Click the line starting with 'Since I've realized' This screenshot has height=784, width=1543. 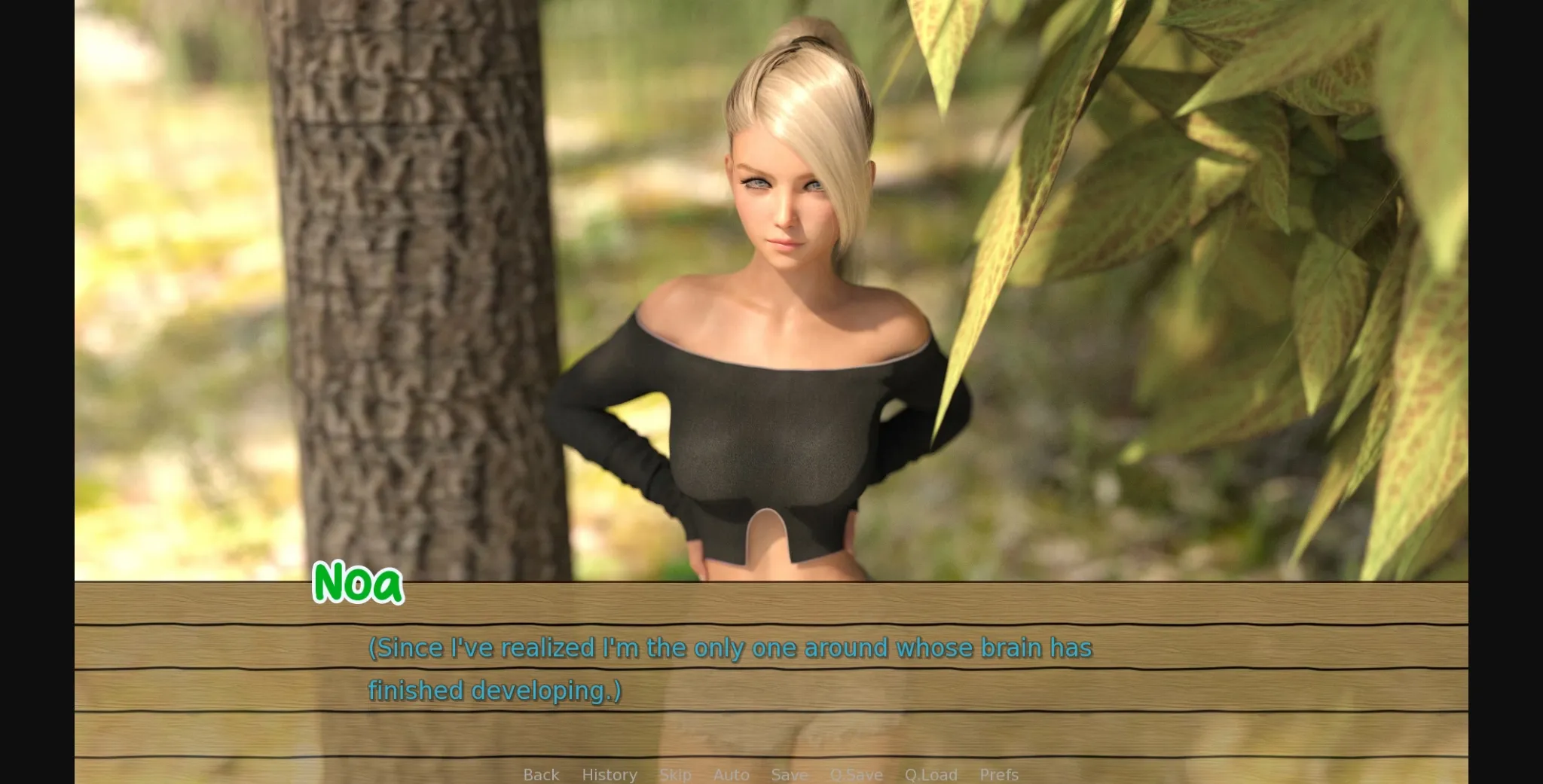point(731,648)
